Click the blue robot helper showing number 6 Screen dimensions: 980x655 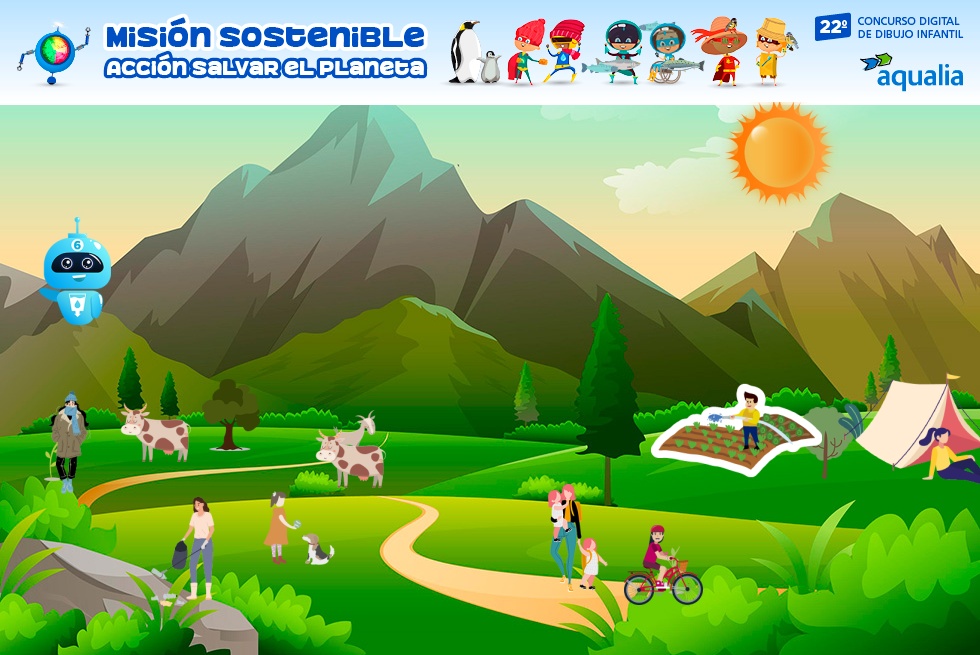point(76,270)
